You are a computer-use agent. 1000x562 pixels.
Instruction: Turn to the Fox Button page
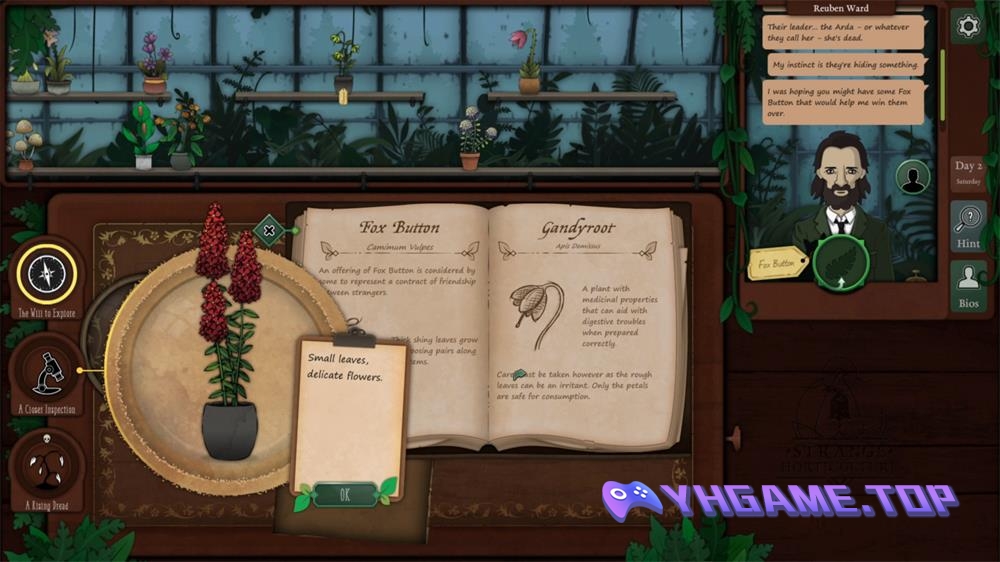pos(399,227)
